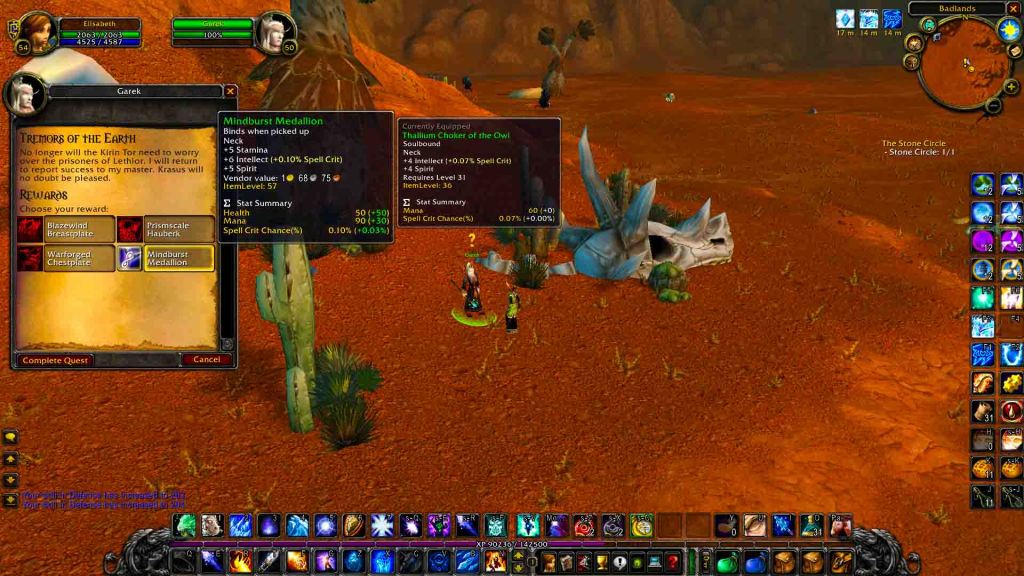
Task: Click the ice crystal buff icon with 17 m
Action: (x=845, y=18)
